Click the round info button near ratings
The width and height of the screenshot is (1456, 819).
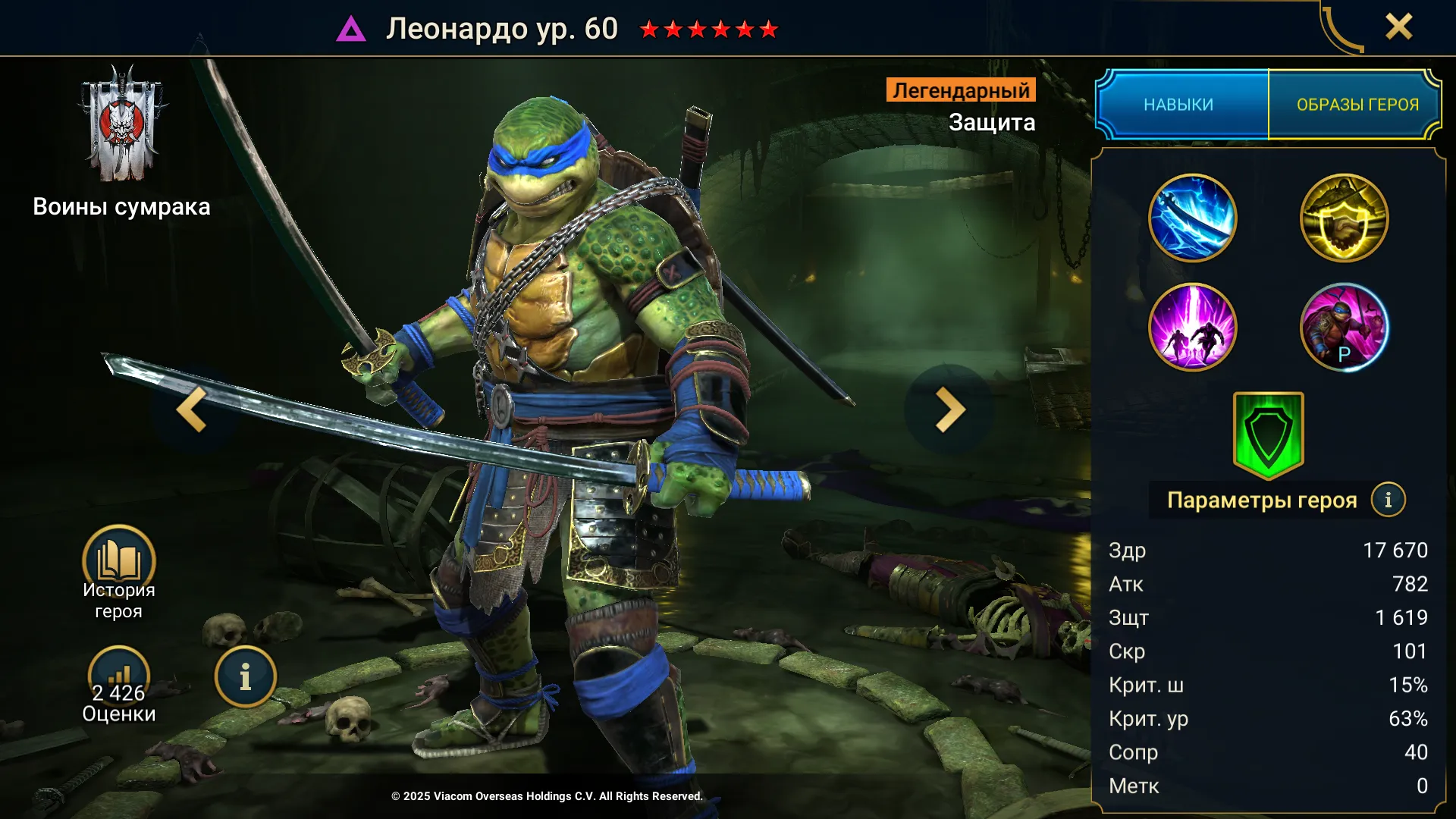pyautogui.click(x=245, y=677)
